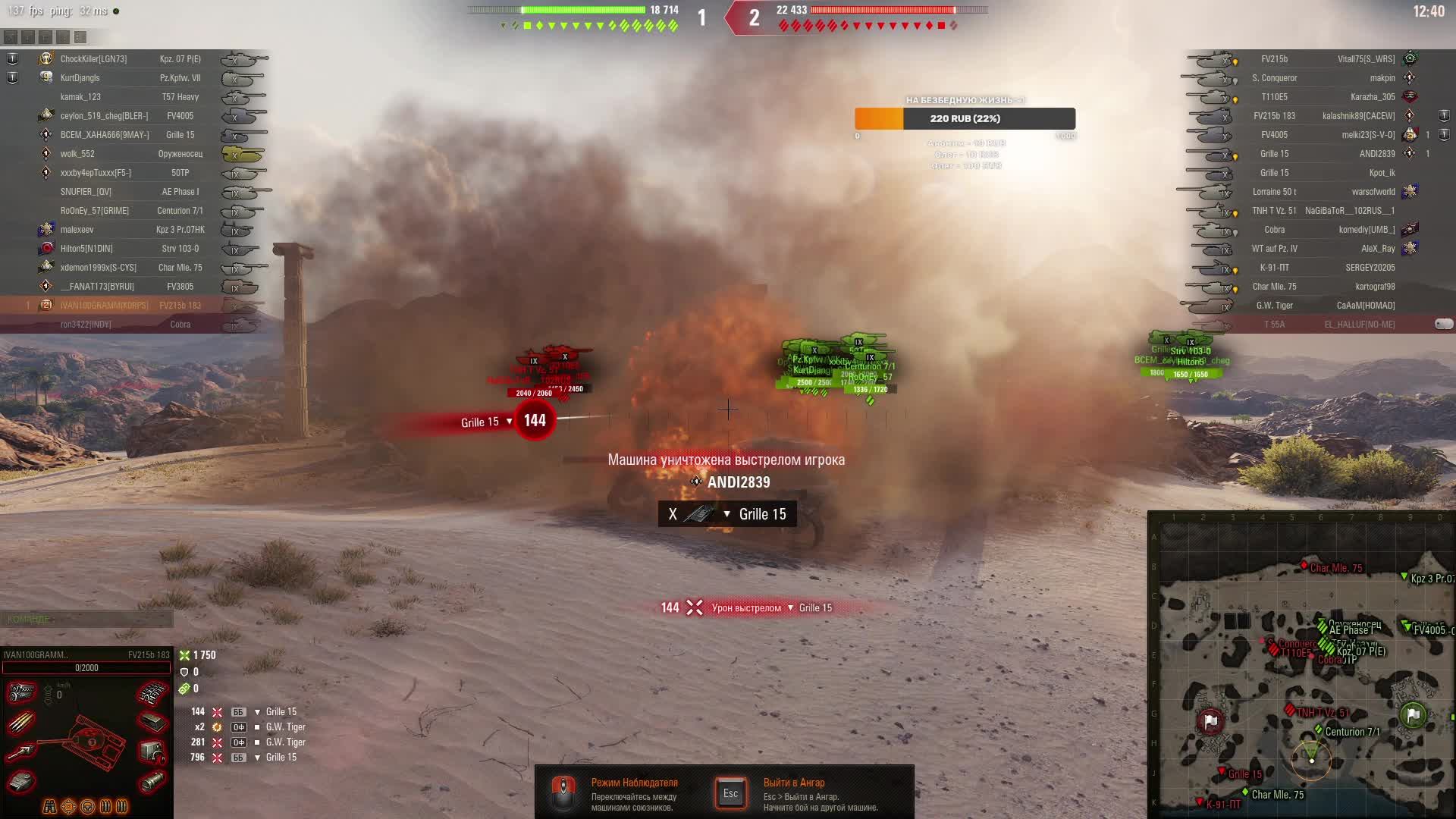The image size is (1456, 819).
Task: Click the allied base flag on minimap
Action: point(1413,714)
